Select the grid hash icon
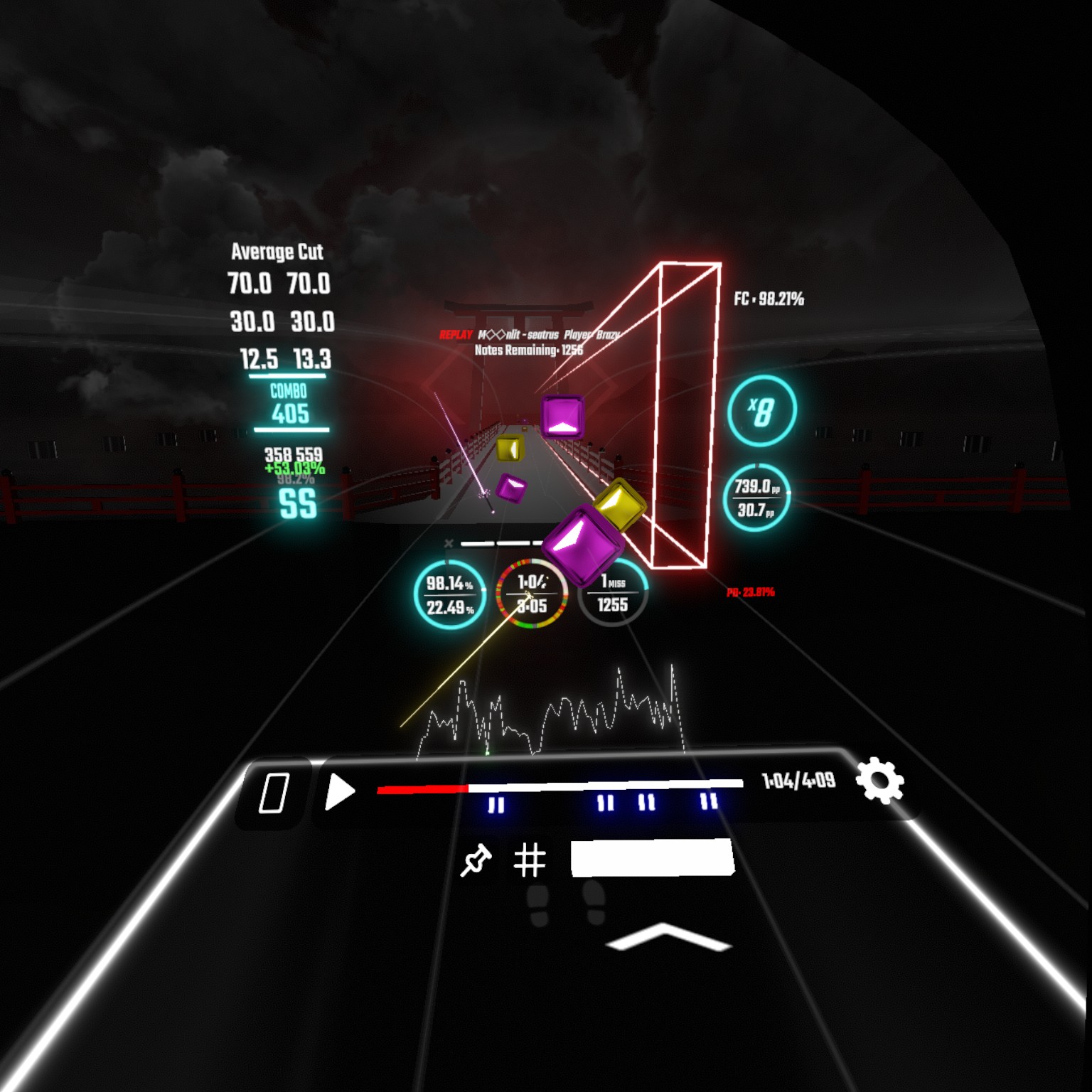This screenshot has width=1092, height=1092. [530, 860]
